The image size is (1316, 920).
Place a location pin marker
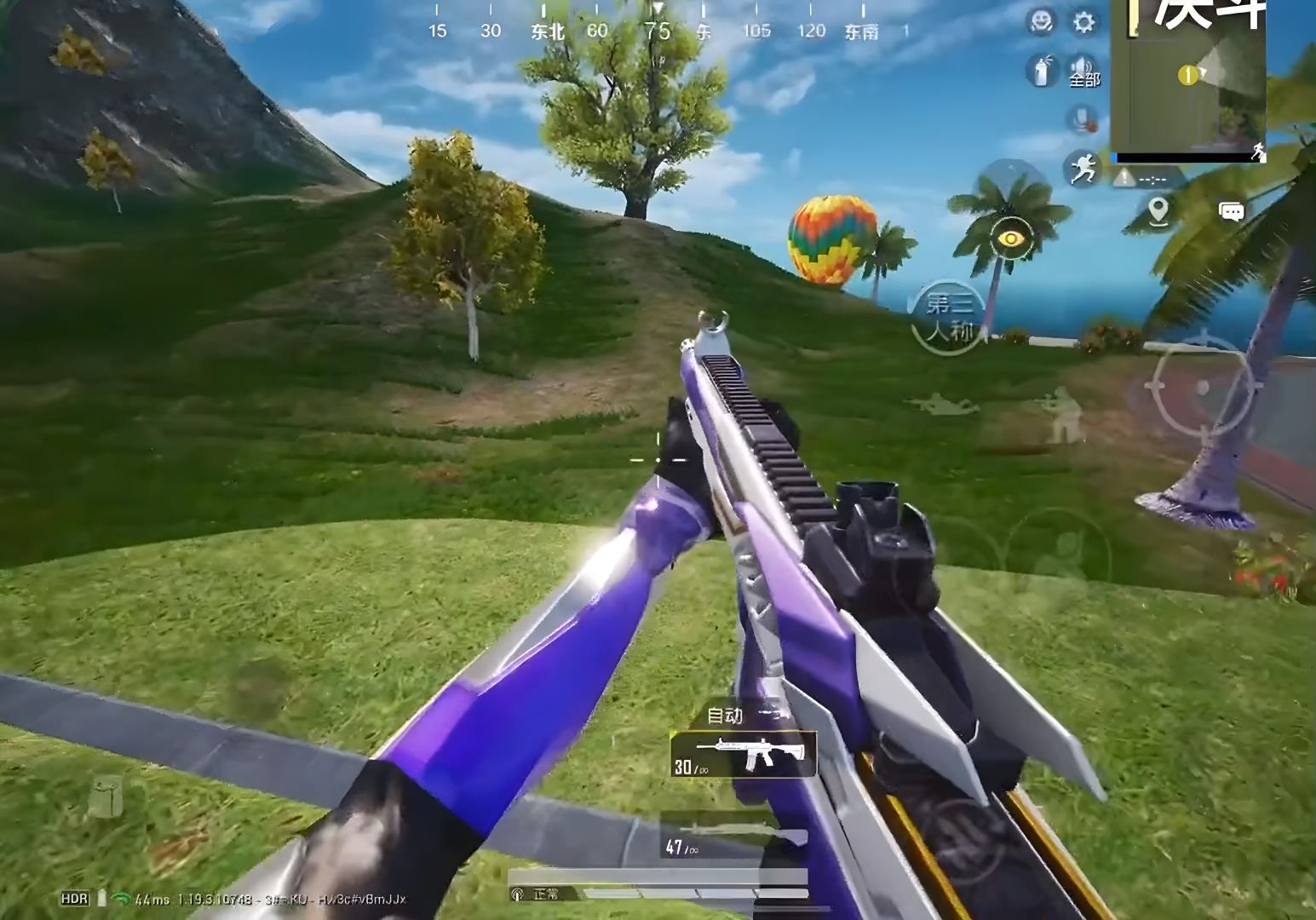1158,210
